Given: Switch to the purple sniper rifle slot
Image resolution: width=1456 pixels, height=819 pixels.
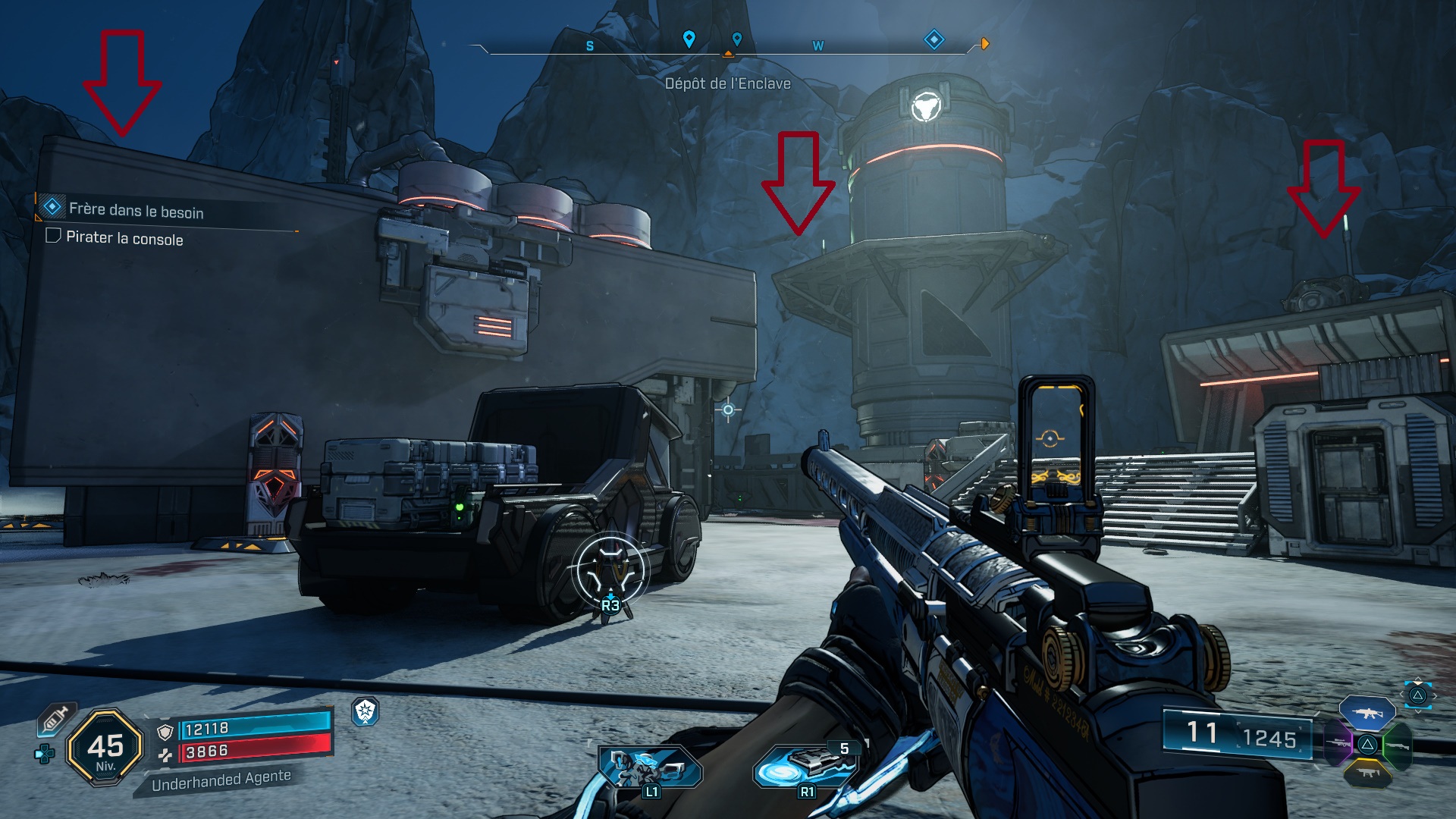Looking at the screenshot, I should click(1338, 743).
